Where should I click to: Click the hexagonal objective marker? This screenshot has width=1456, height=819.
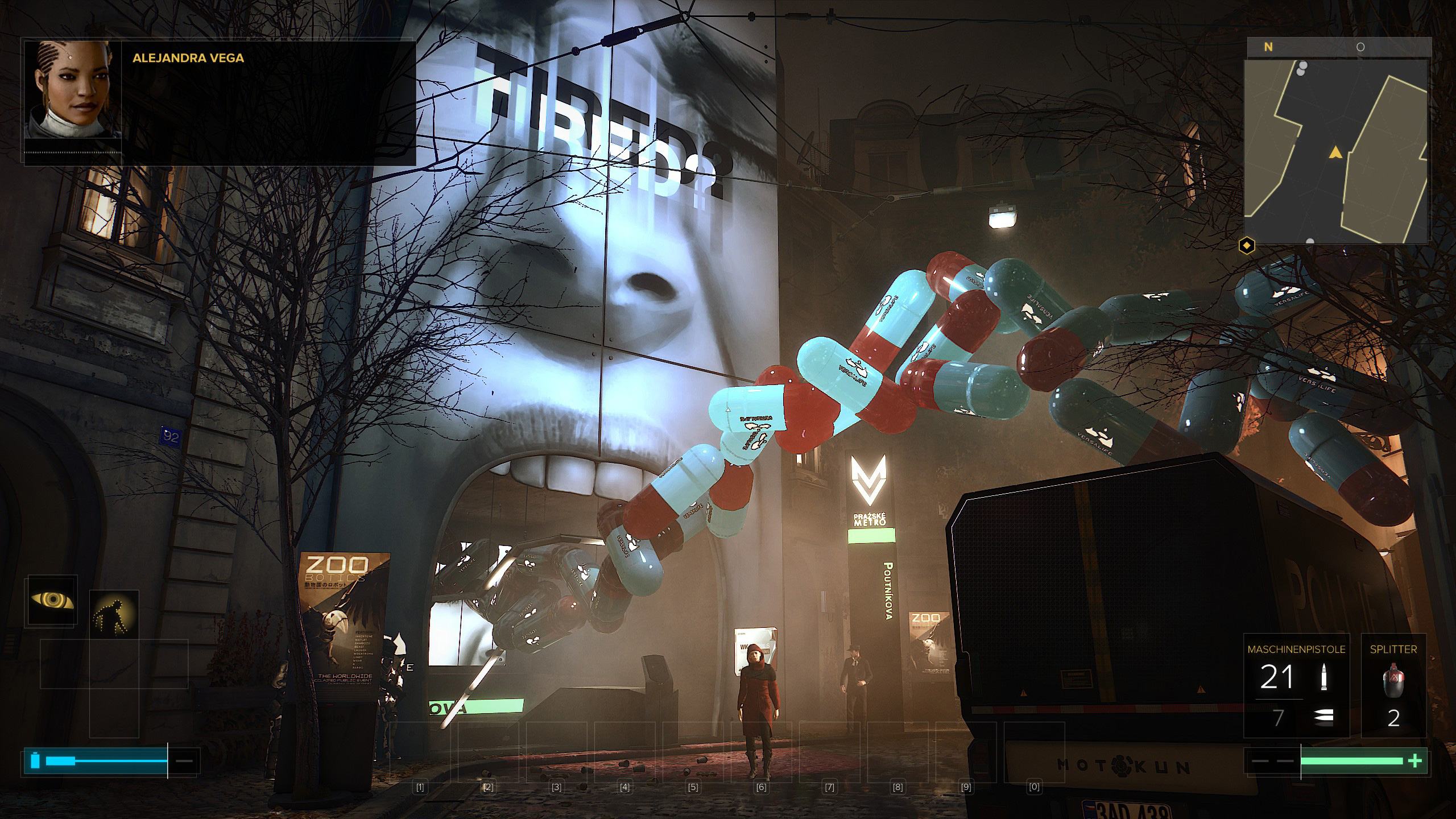coord(1247,246)
